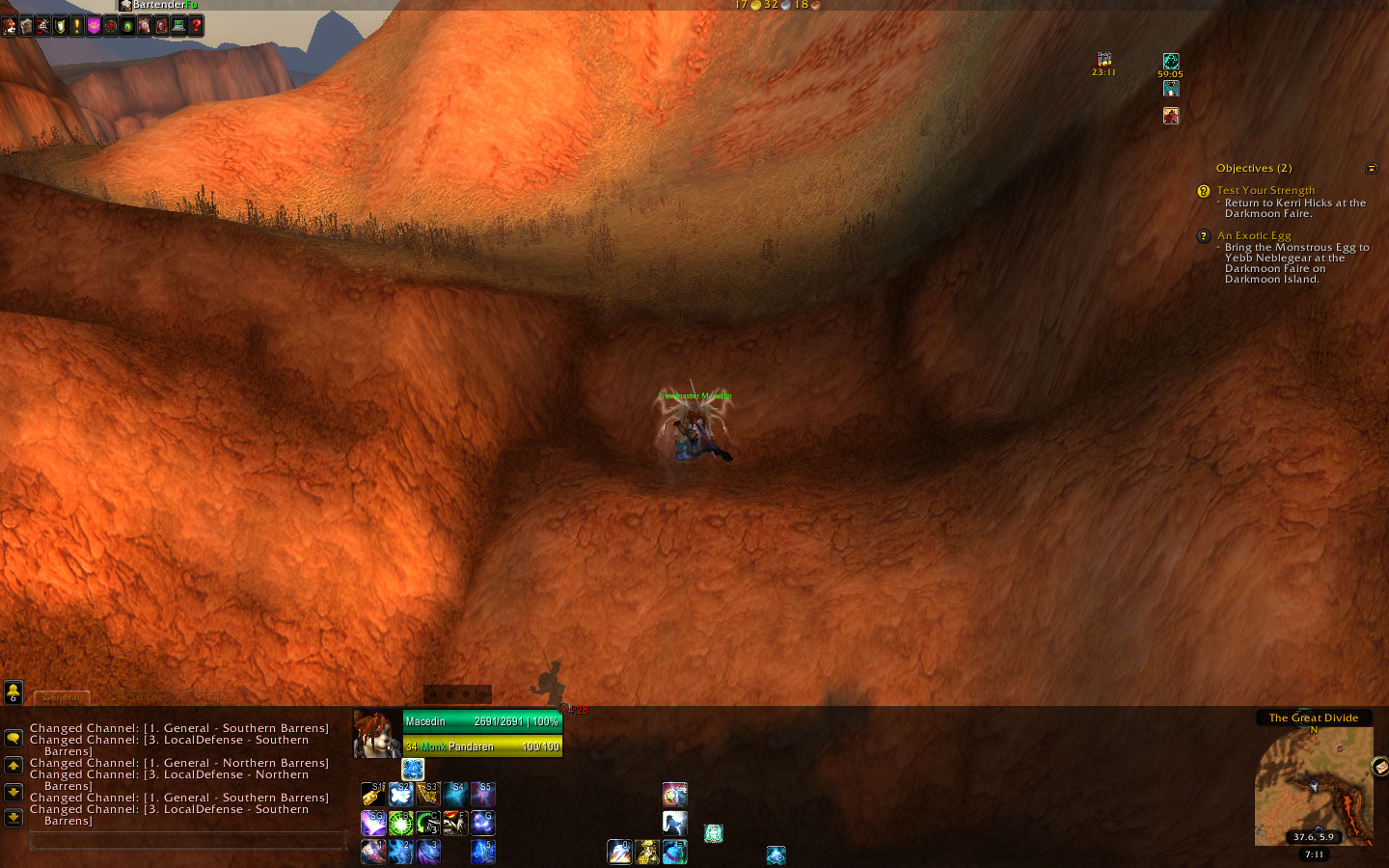This screenshot has width=1389, height=868.
Task: Open the chat speech bubble menu button
Action: coord(14,738)
